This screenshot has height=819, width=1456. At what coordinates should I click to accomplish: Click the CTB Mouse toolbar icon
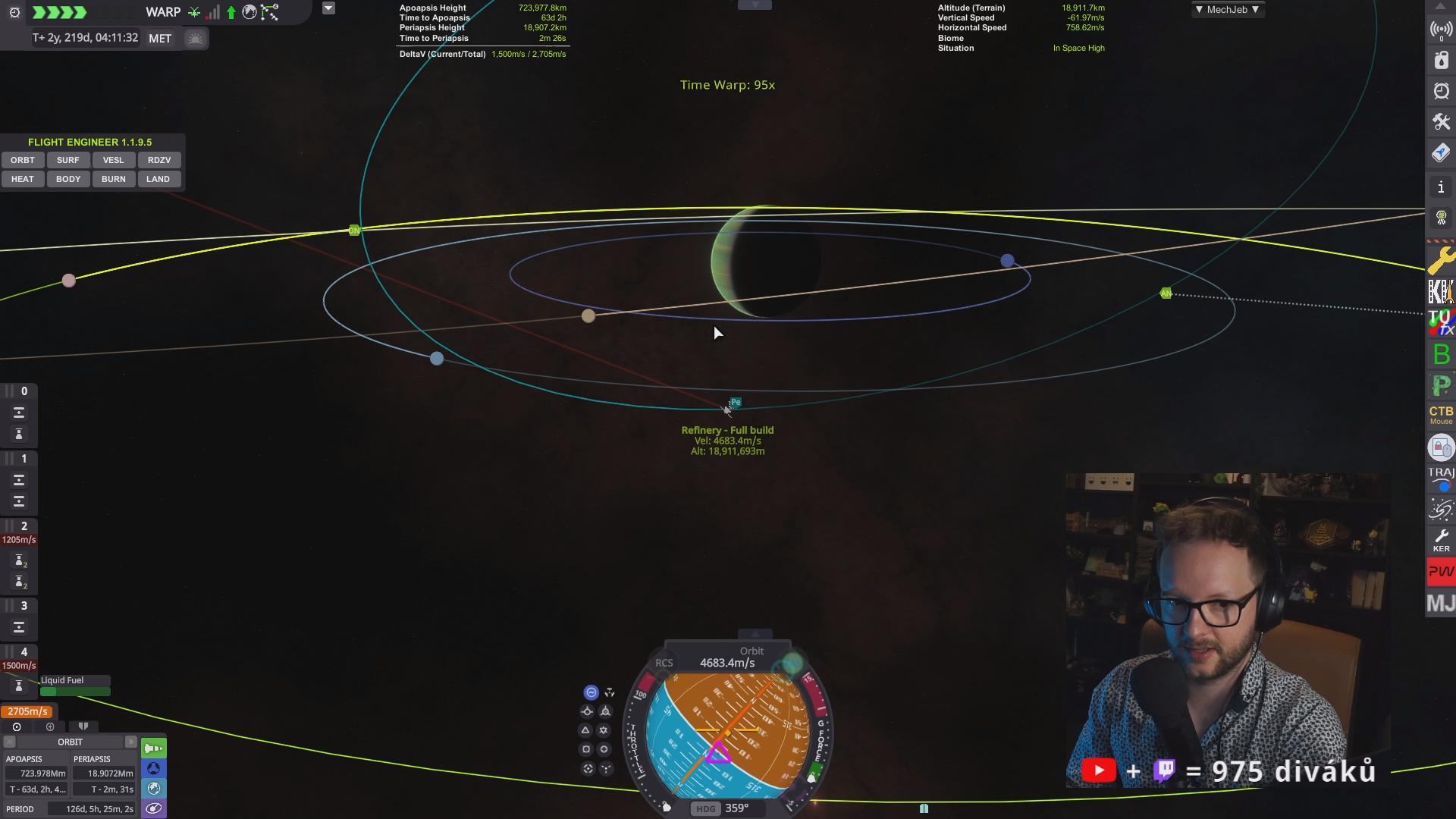[x=1441, y=415]
